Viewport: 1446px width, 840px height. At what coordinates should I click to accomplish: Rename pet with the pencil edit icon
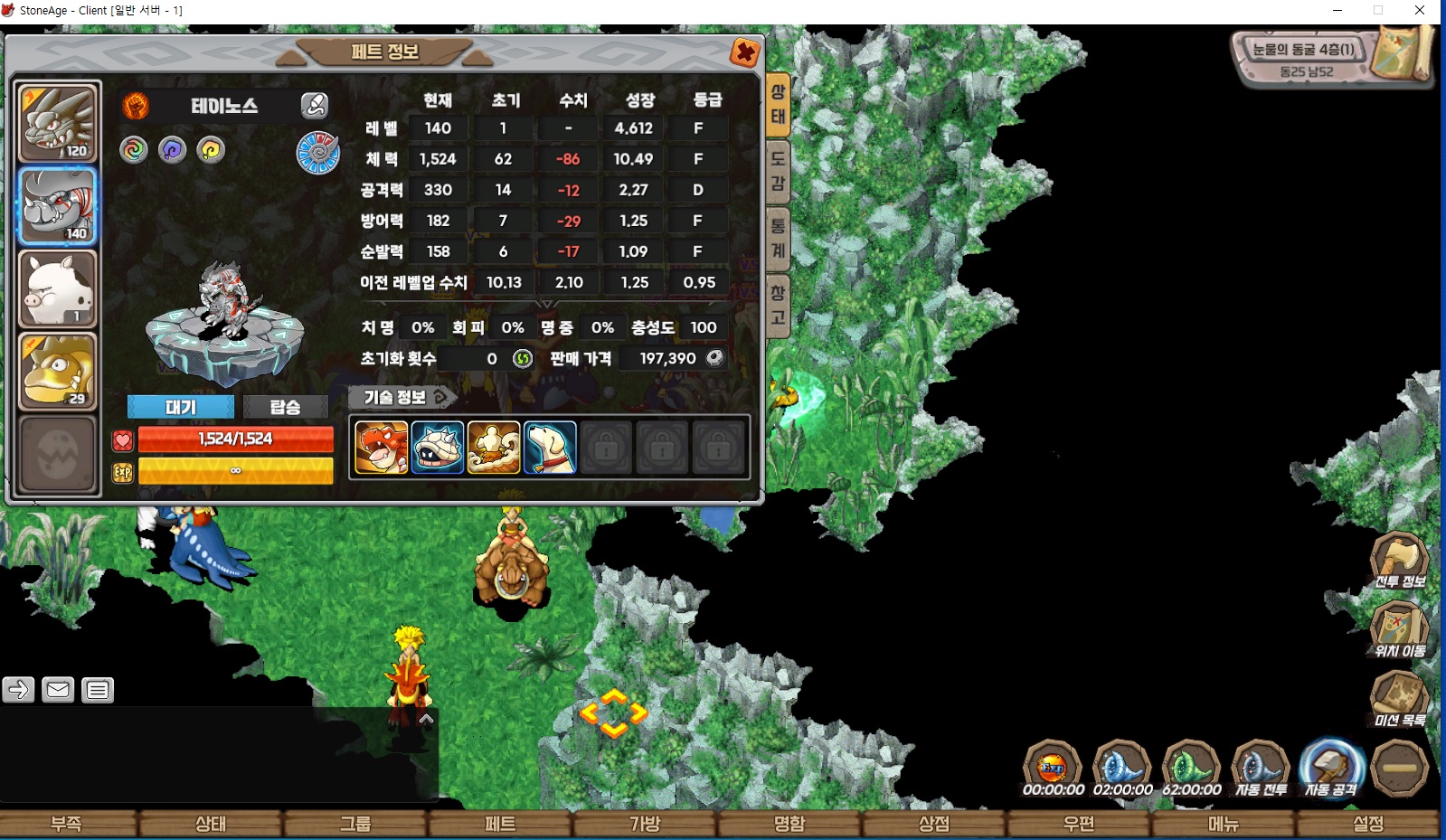pyautogui.click(x=314, y=106)
